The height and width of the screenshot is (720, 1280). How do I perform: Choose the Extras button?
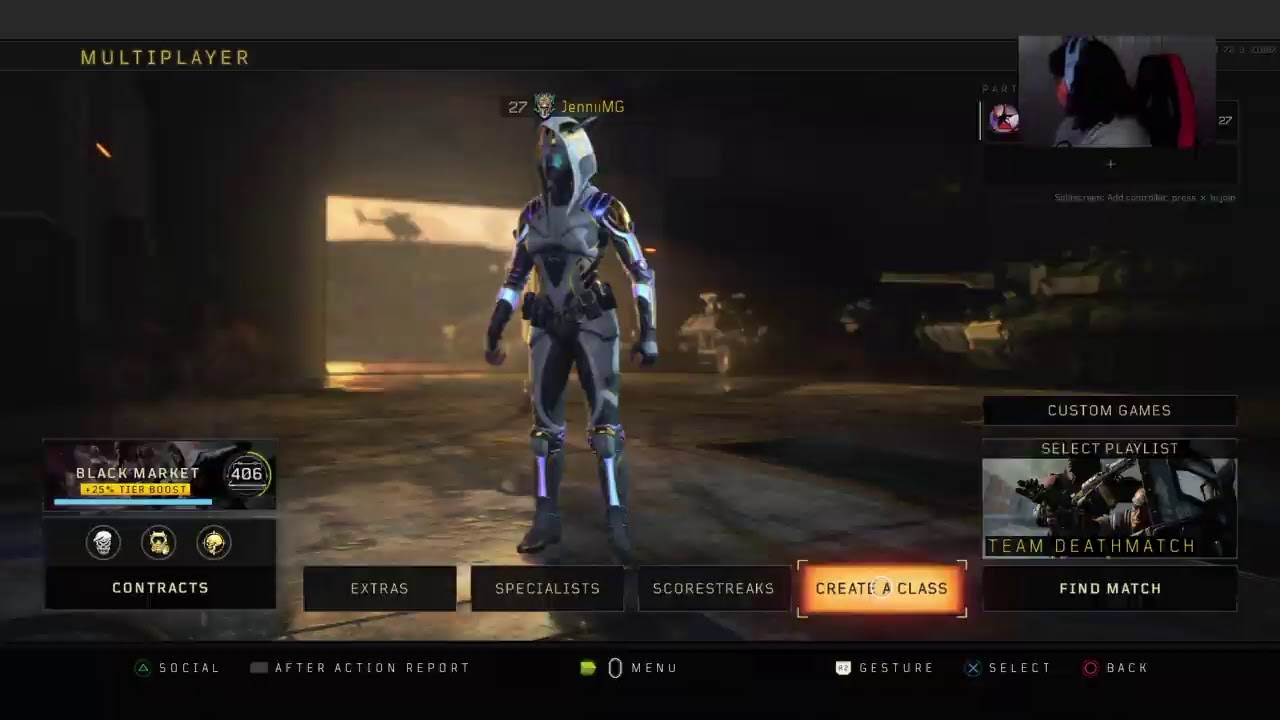pyautogui.click(x=379, y=588)
